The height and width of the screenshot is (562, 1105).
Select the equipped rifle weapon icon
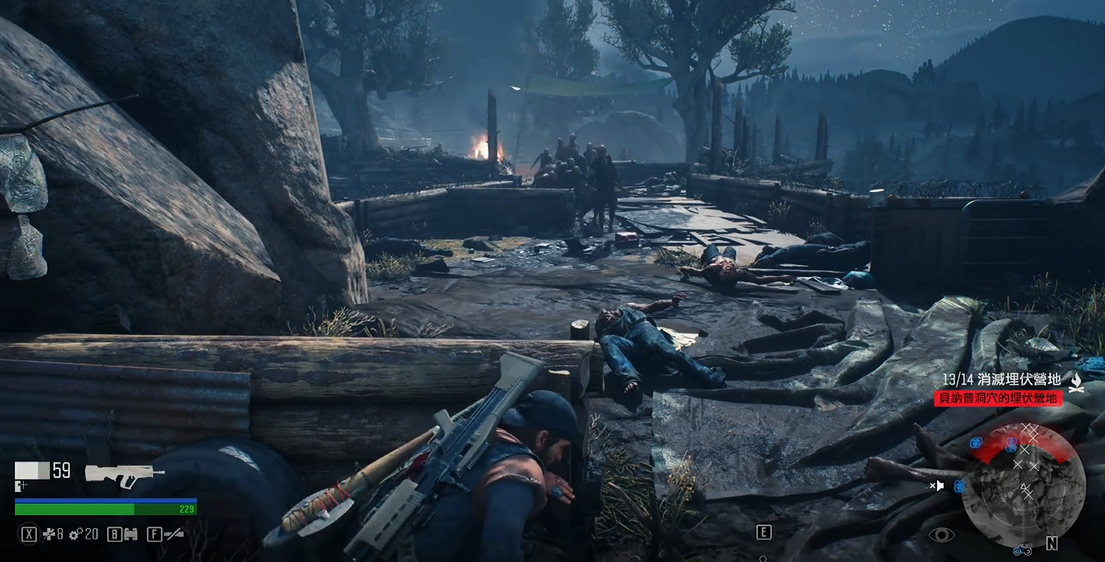click(x=124, y=474)
